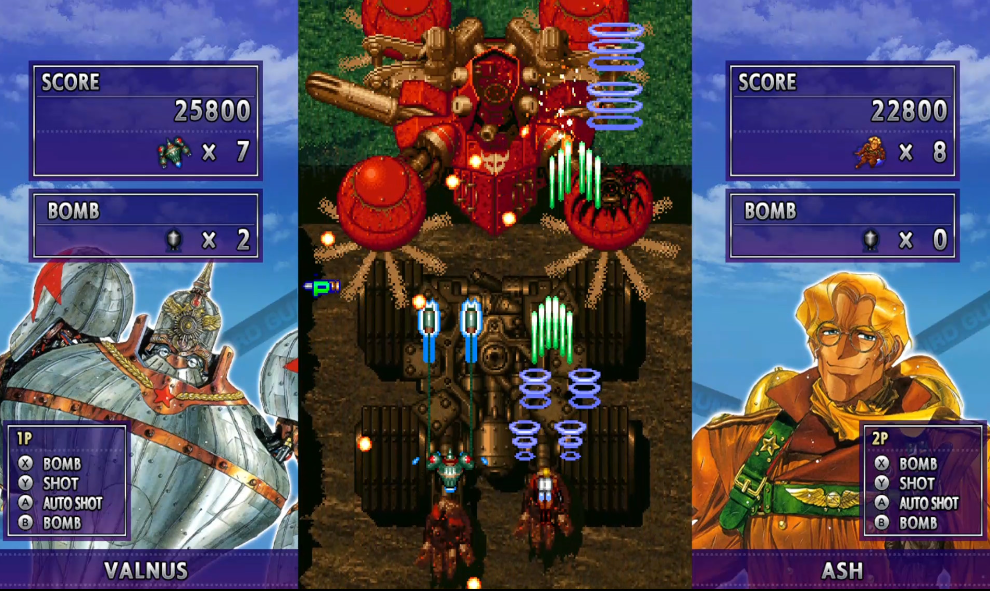
Task: Select the orange ship lives icon
Action: 870,152
